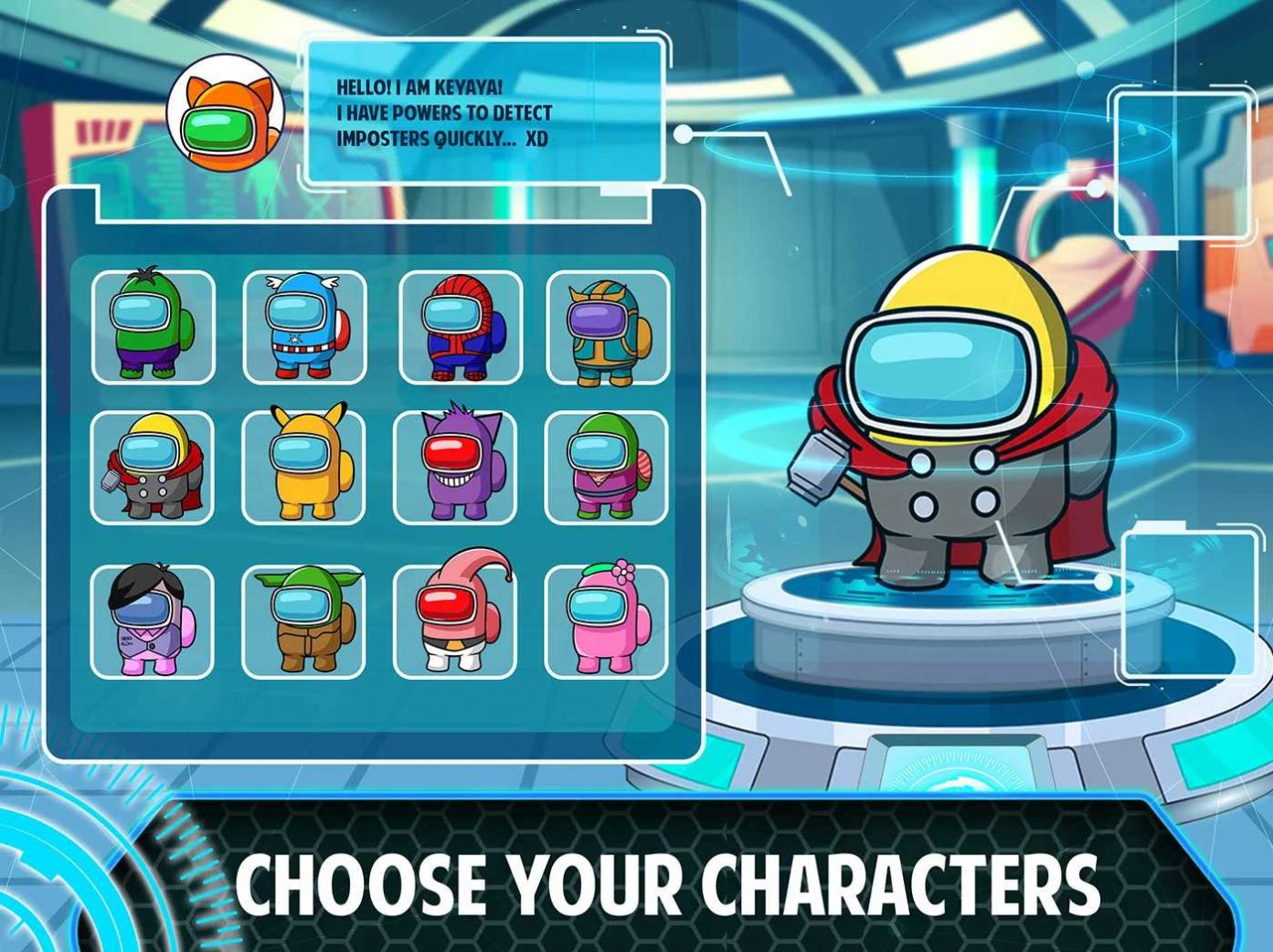Pick the Spider-Man crewmate skin
Screen dimensions: 1273x952
click(x=460, y=327)
